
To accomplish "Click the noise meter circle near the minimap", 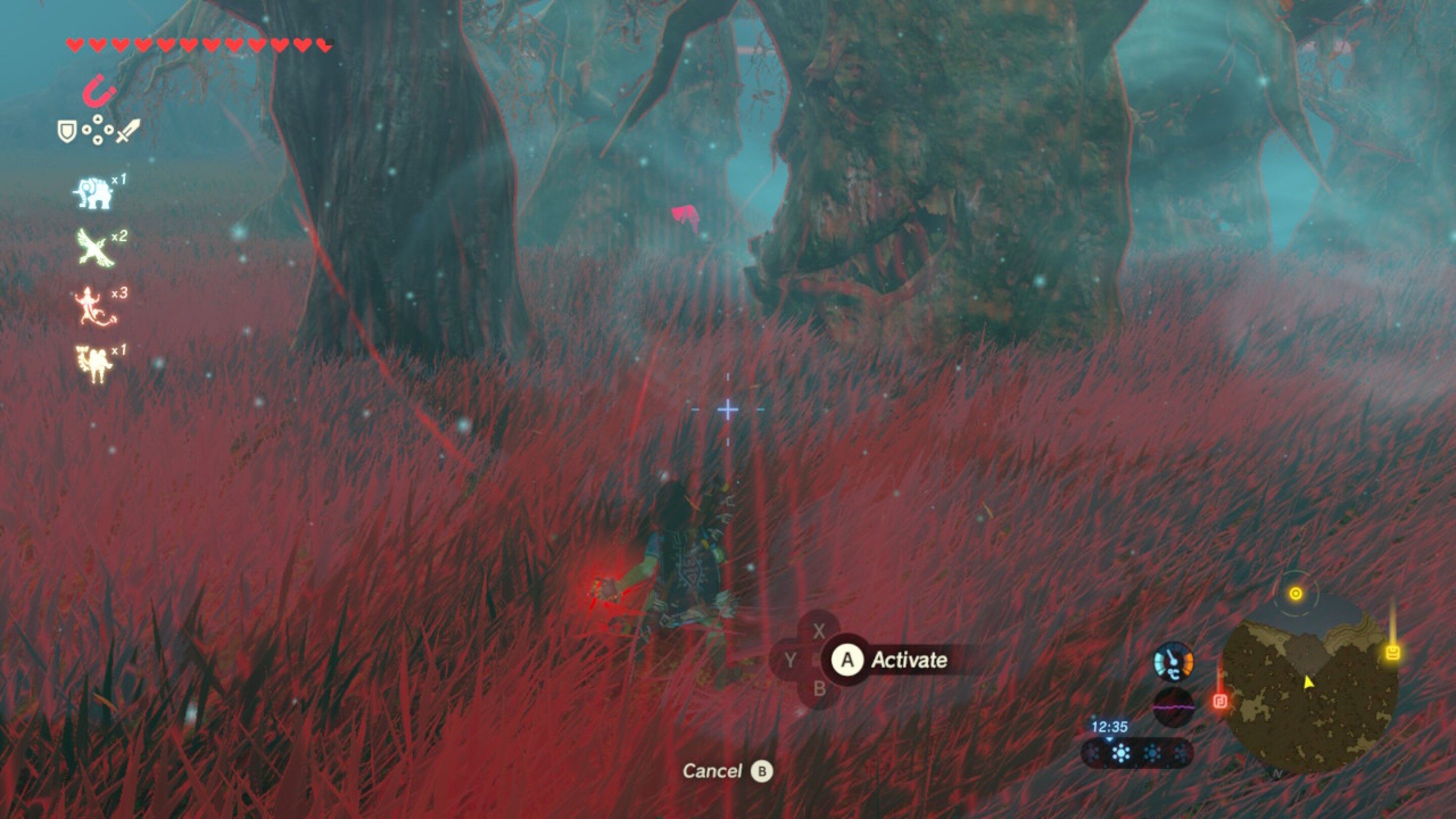I will [1174, 707].
